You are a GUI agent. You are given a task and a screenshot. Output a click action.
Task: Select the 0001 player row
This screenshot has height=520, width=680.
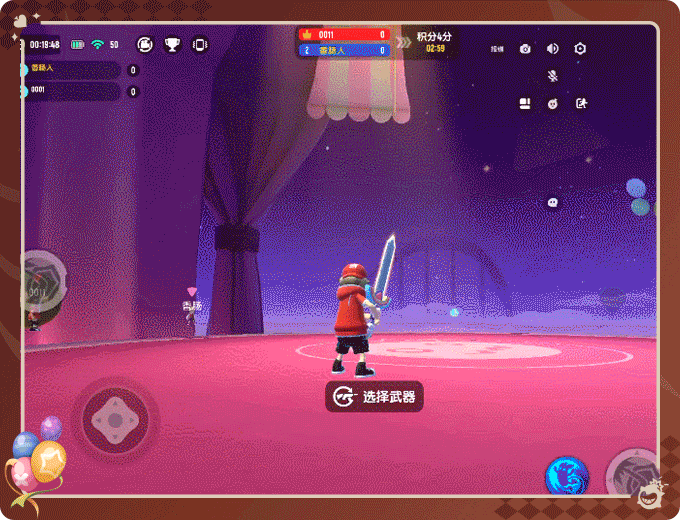pyautogui.click(x=70, y=91)
